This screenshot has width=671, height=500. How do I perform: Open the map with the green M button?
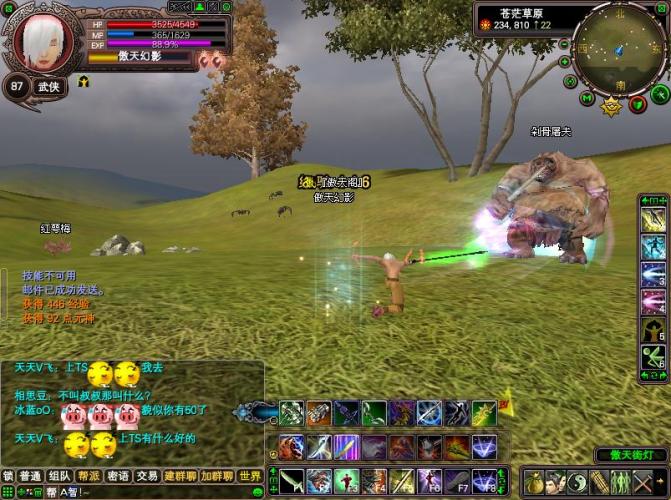(587, 98)
